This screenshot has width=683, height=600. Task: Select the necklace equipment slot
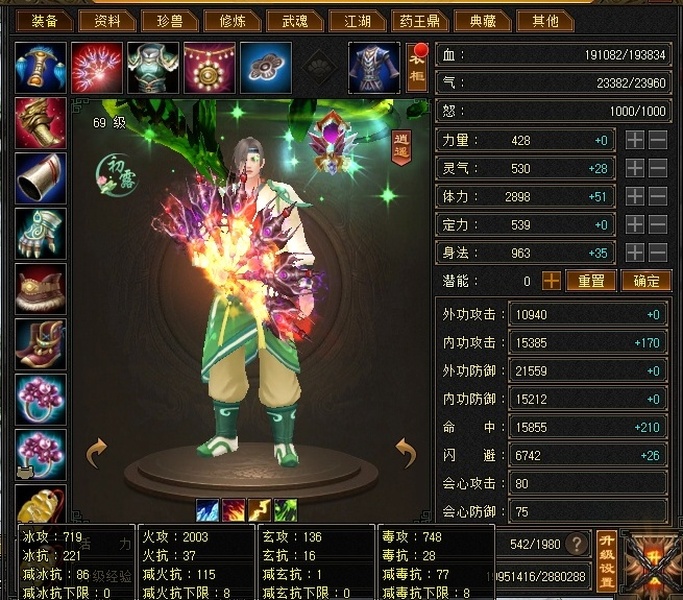click(209, 67)
